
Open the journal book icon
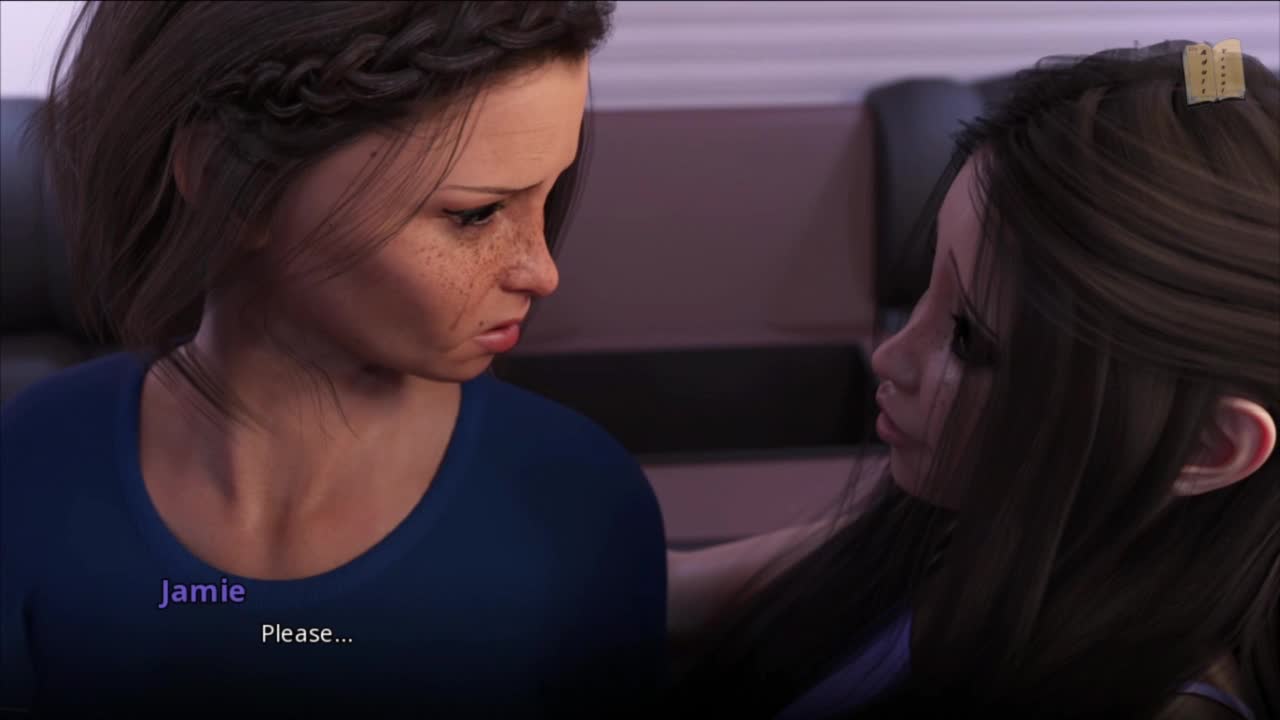(x=1213, y=72)
